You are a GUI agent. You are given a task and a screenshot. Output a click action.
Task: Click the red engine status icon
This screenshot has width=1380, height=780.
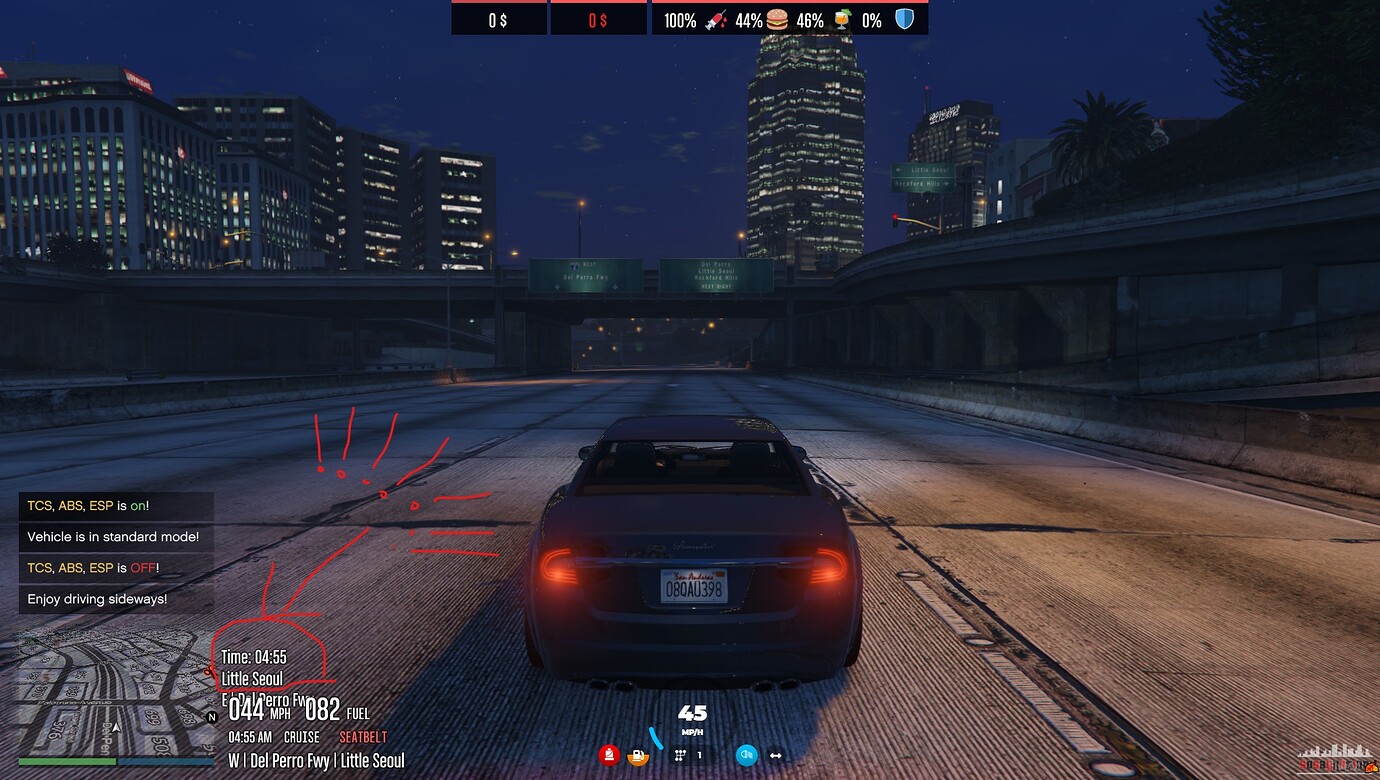pos(608,754)
